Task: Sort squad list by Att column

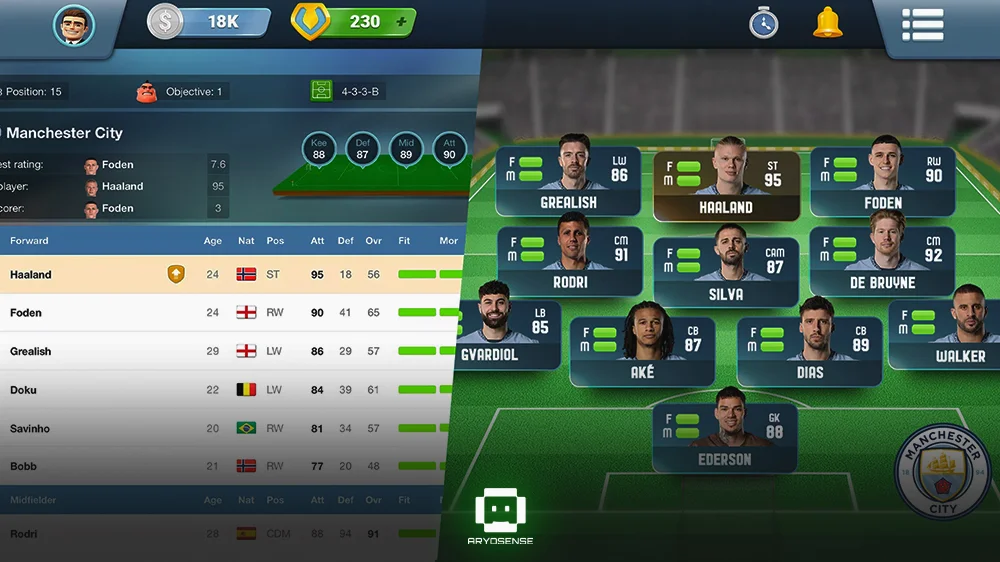Action: click(x=317, y=241)
